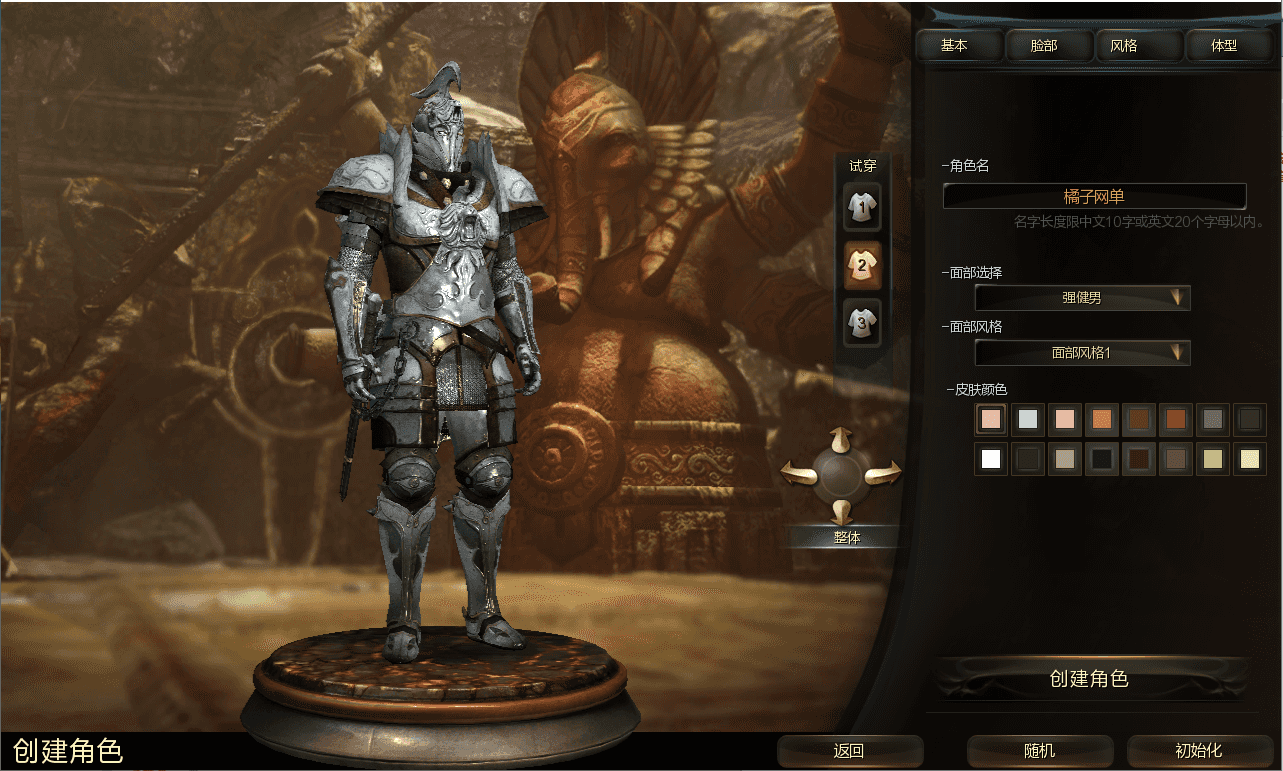
Task: Move view using the up arrow
Action: point(841,439)
